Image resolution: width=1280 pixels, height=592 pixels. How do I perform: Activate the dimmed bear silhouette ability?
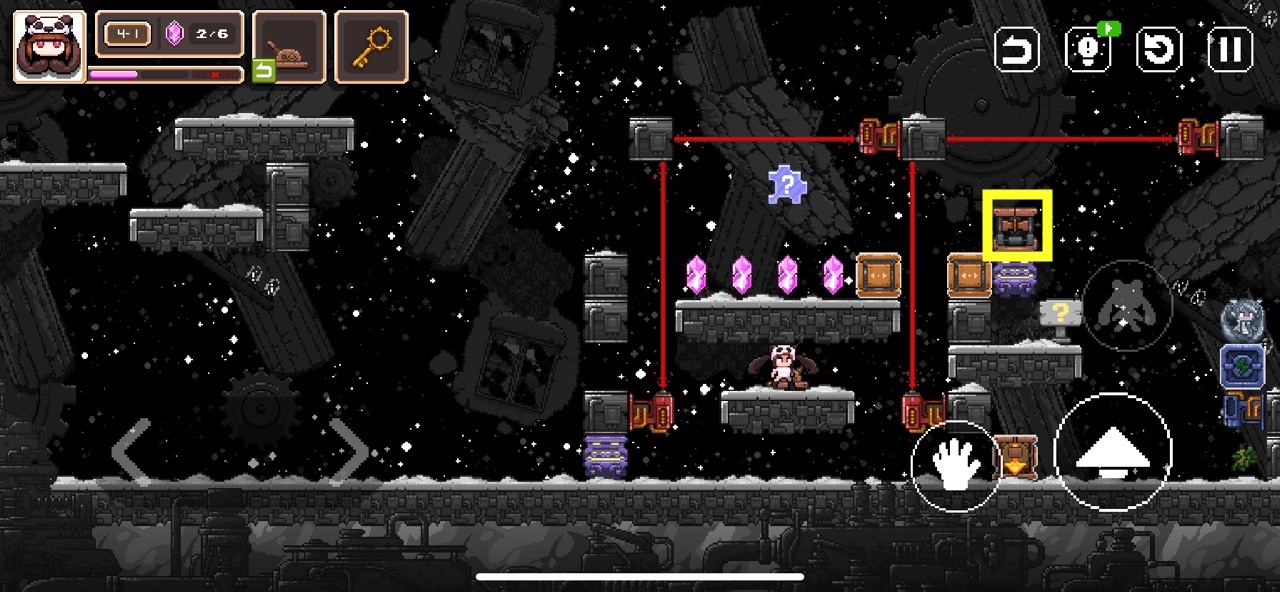click(1126, 305)
